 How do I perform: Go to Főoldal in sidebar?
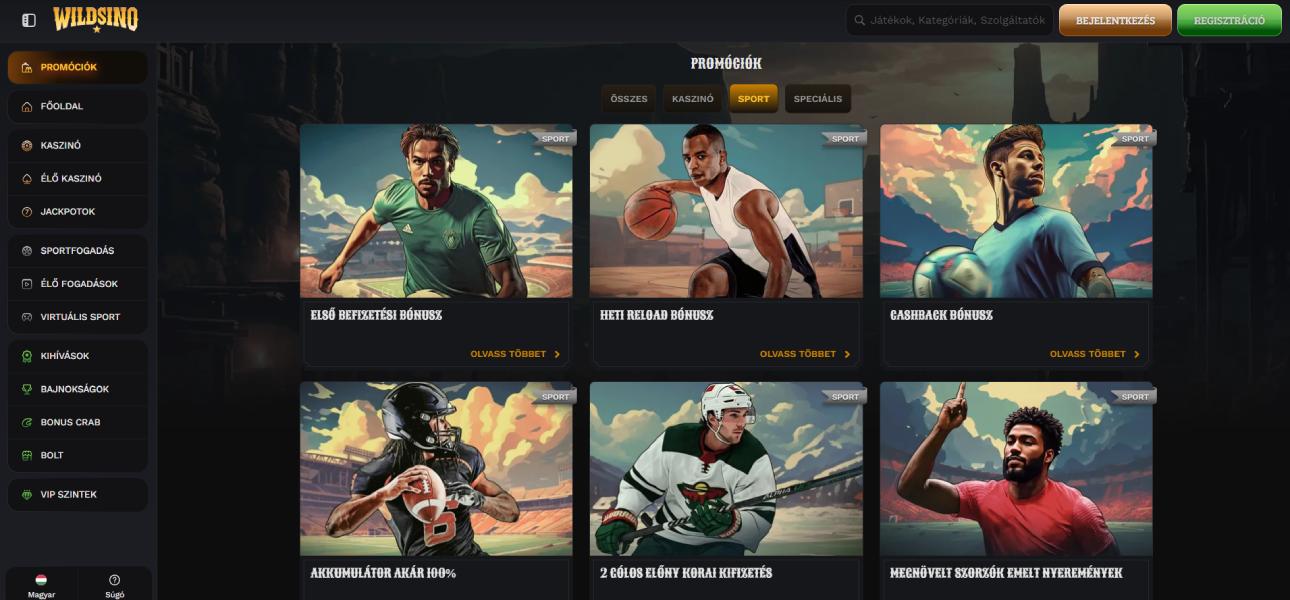(x=77, y=106)
